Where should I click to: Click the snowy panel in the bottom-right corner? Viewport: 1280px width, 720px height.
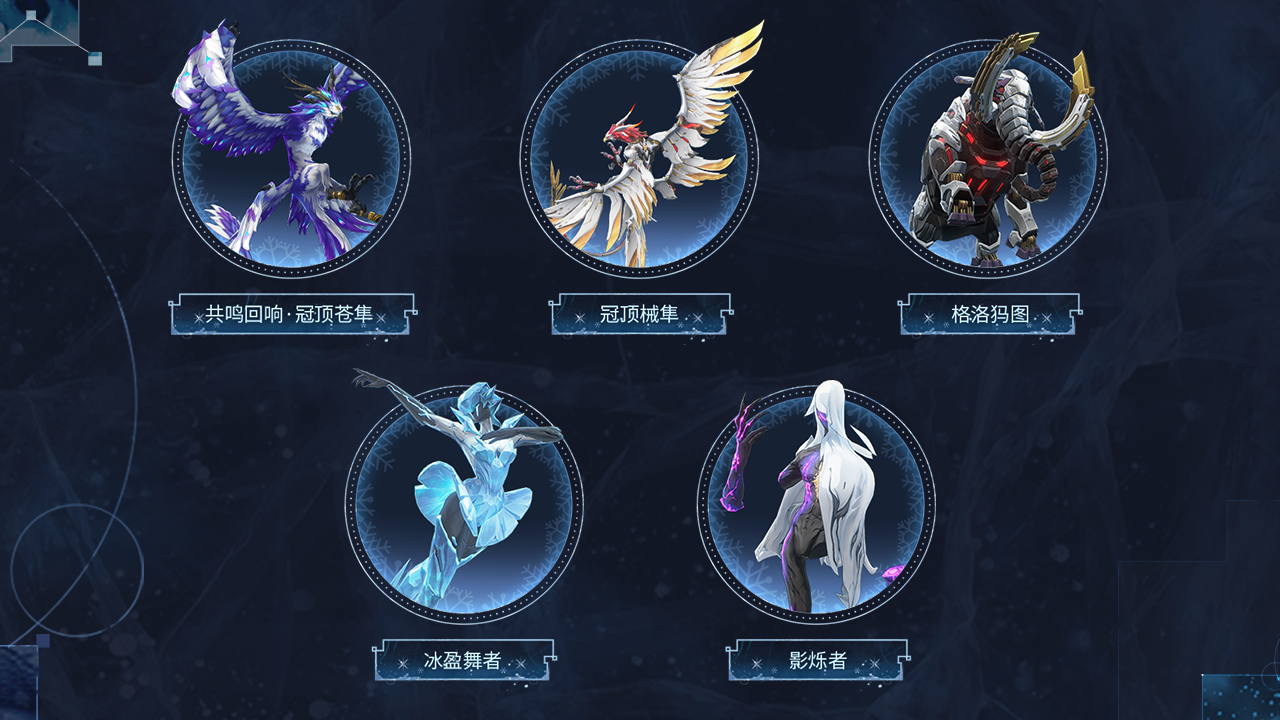pyautogui.click(x=1245, y=700)
